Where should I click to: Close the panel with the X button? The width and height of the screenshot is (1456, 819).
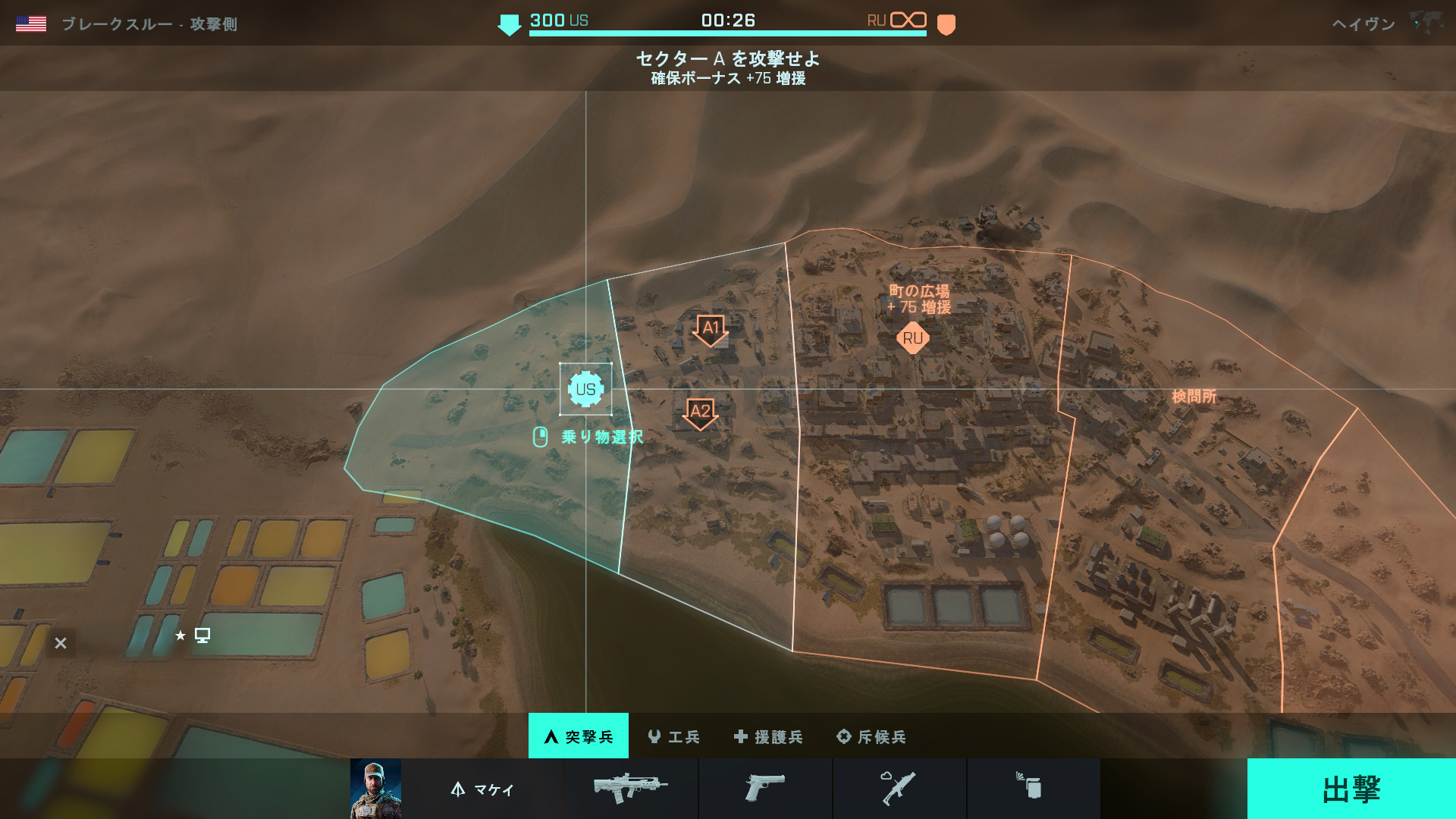pyautogui.click(x=61, y=643)
